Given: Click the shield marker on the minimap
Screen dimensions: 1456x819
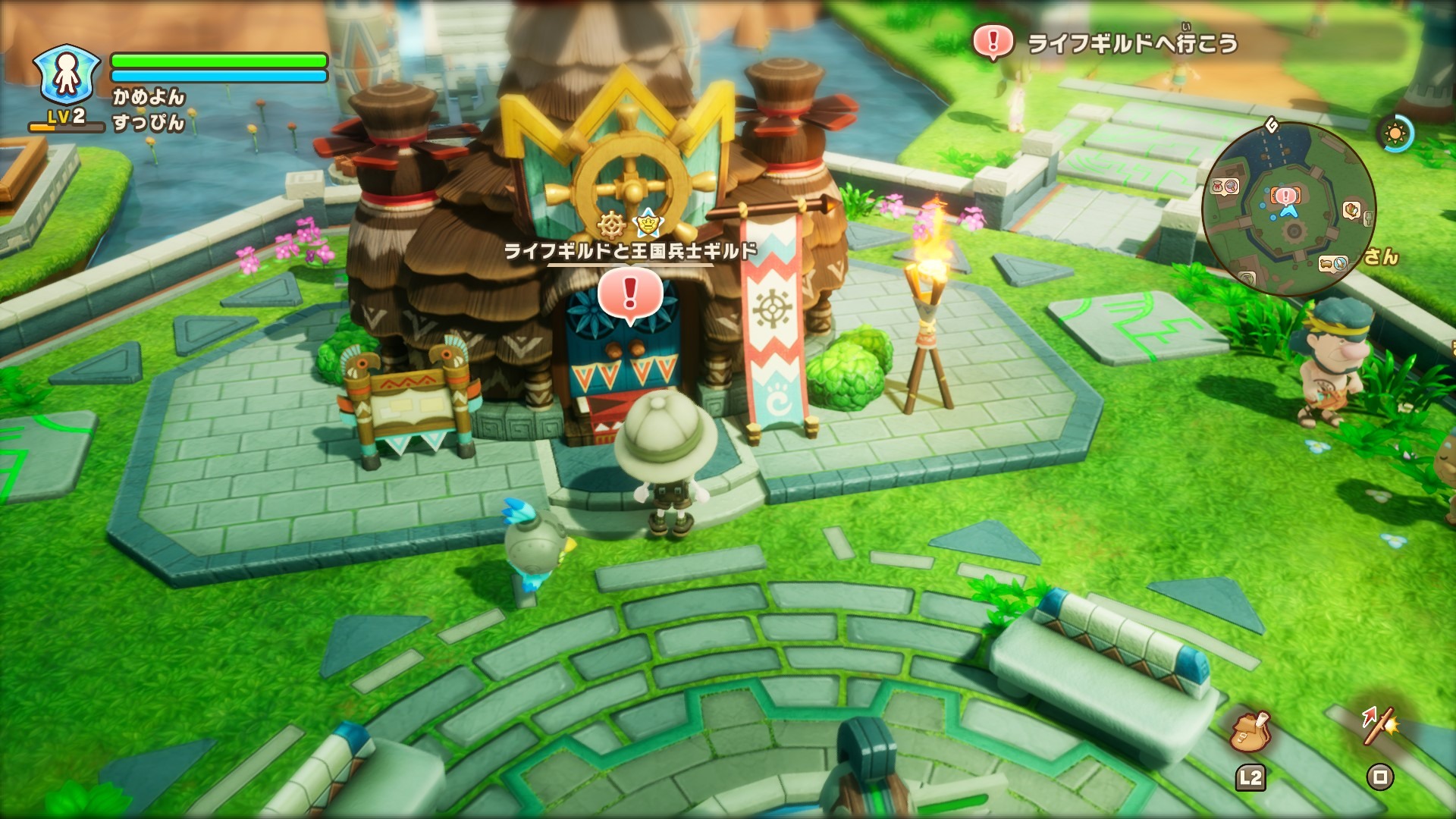Looking at the screenshot, I should [x=1351, y=209].
